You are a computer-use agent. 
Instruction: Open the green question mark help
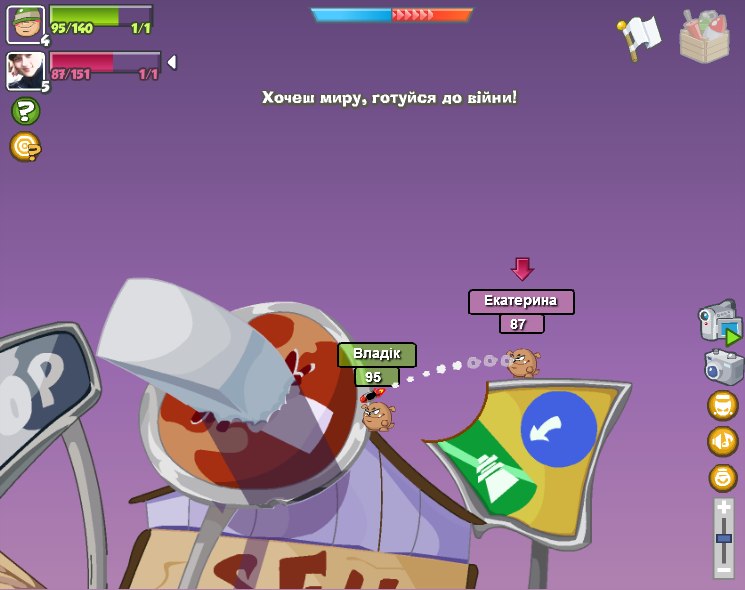(25, 111)
